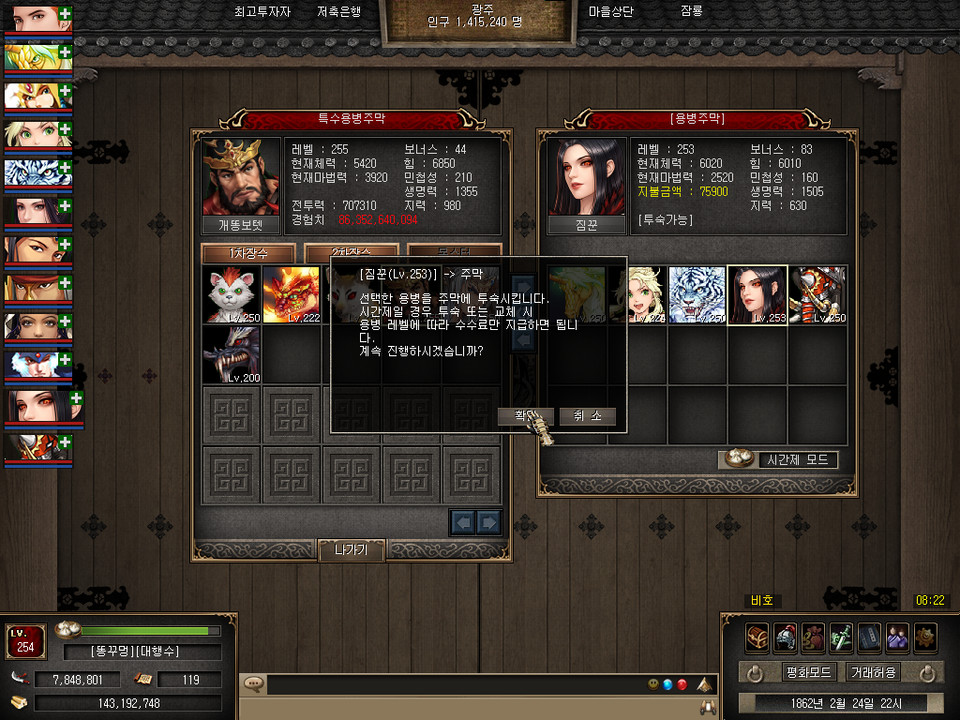
Task: Toggle 시간제 모드 (hourly mode)
Action: (779, 460)
